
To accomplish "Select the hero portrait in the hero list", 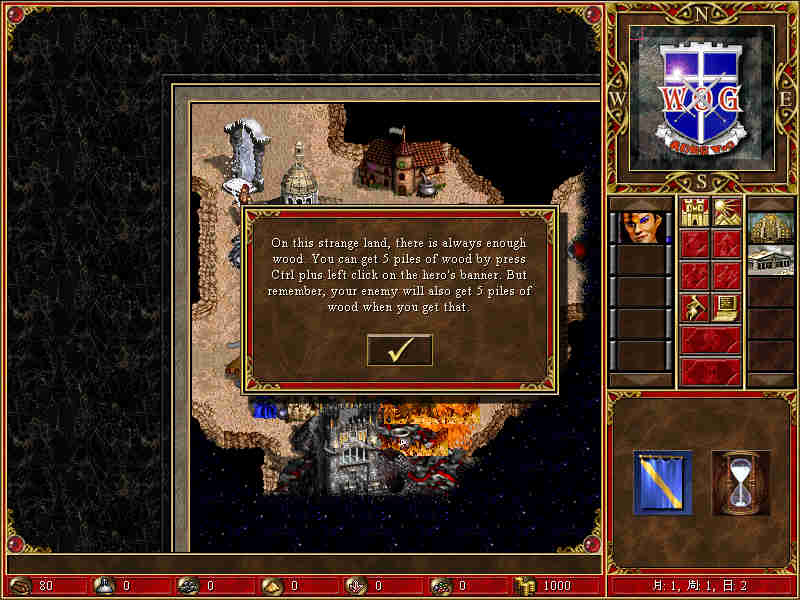I will (640, 228).
